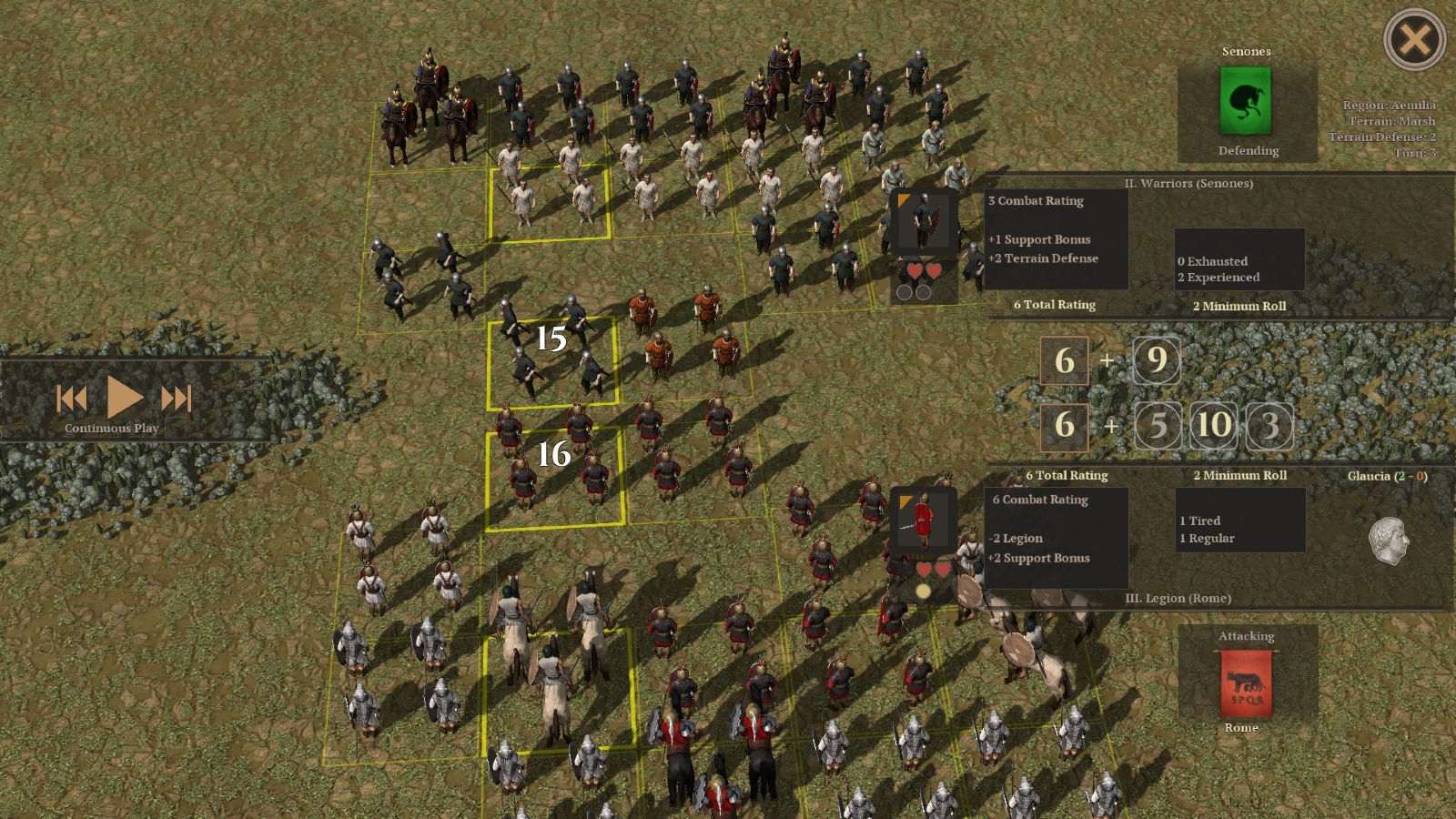This screenshot has width=1456, height=819.
Task: Click the Roman Legion unit portrait
Action: point(923,521)
